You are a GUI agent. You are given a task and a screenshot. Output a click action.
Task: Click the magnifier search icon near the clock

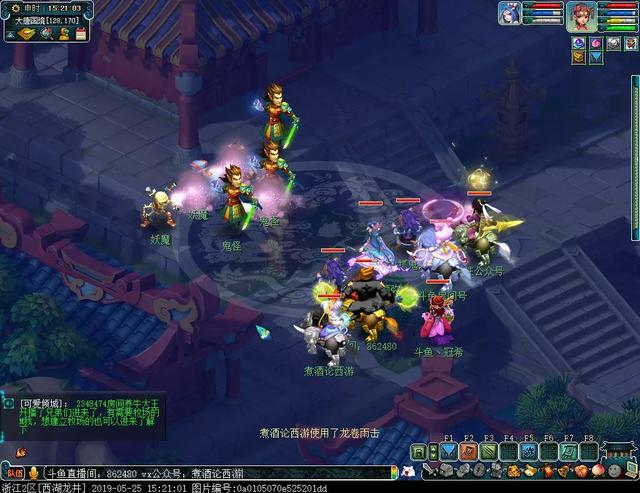click(x=46, y=33)
